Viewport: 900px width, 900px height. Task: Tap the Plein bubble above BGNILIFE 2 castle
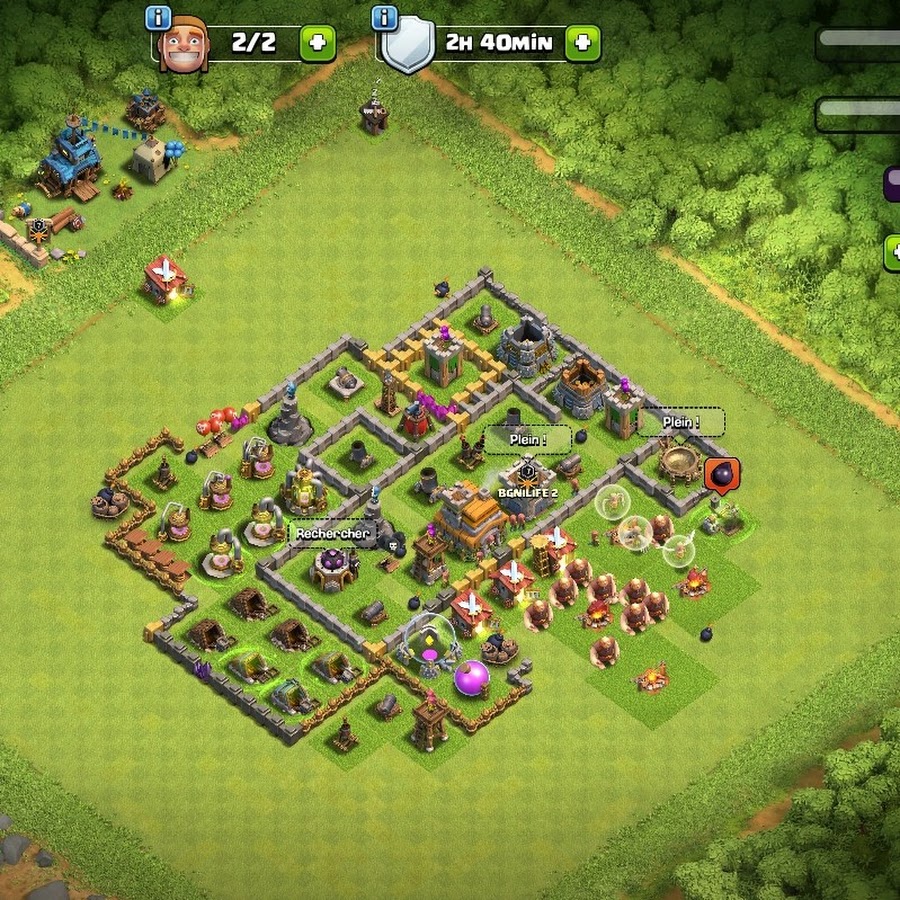527,439
